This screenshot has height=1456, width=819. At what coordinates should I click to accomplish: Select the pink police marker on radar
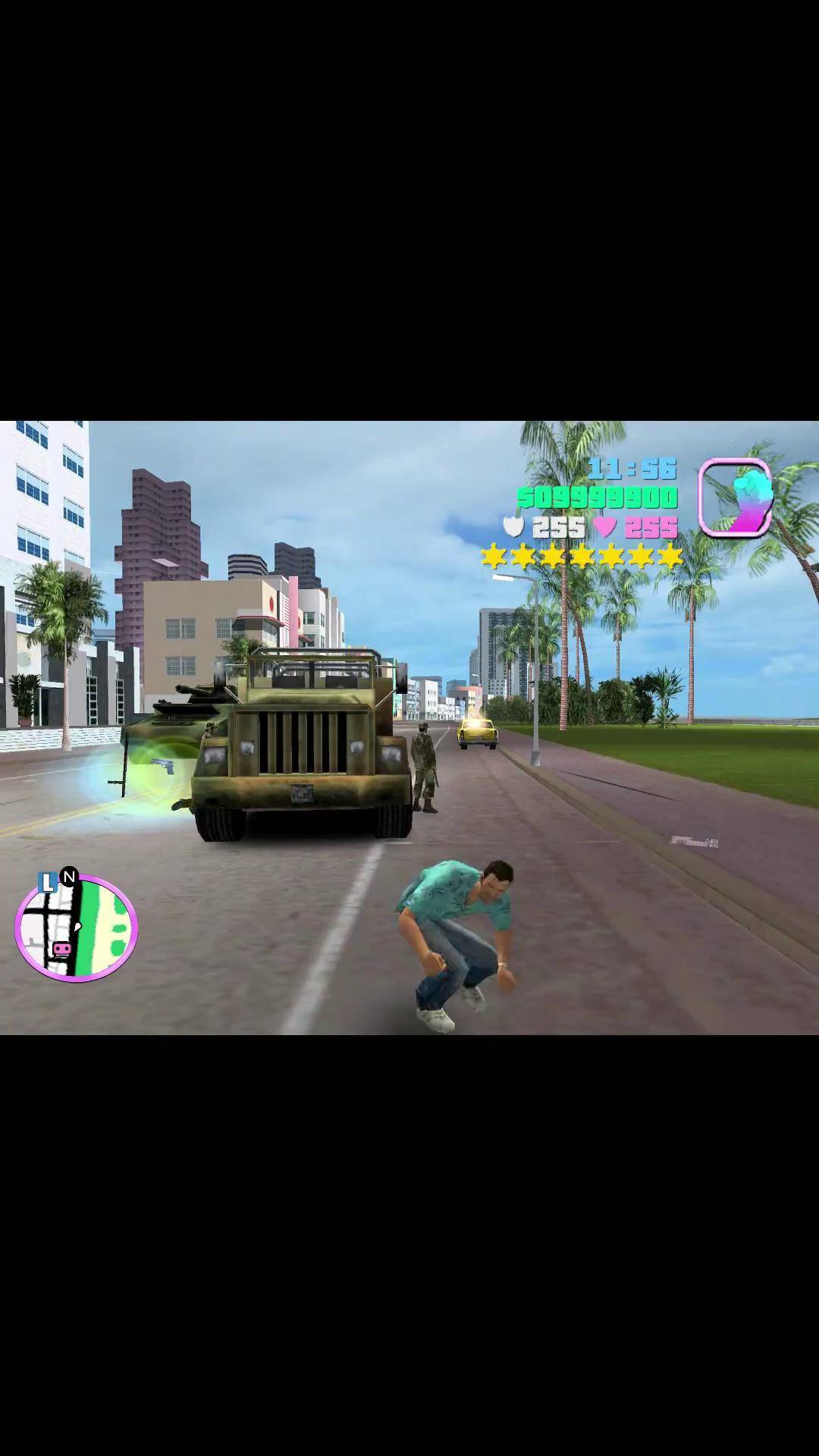(x=61, y=949)
